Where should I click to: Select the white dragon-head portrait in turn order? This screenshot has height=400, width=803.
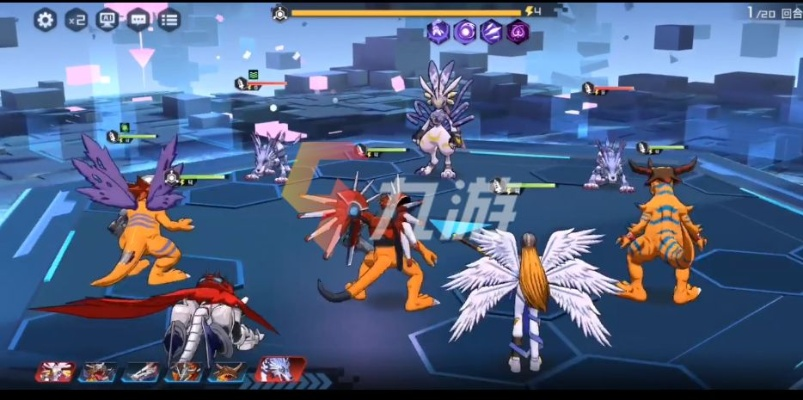point(141,372)
